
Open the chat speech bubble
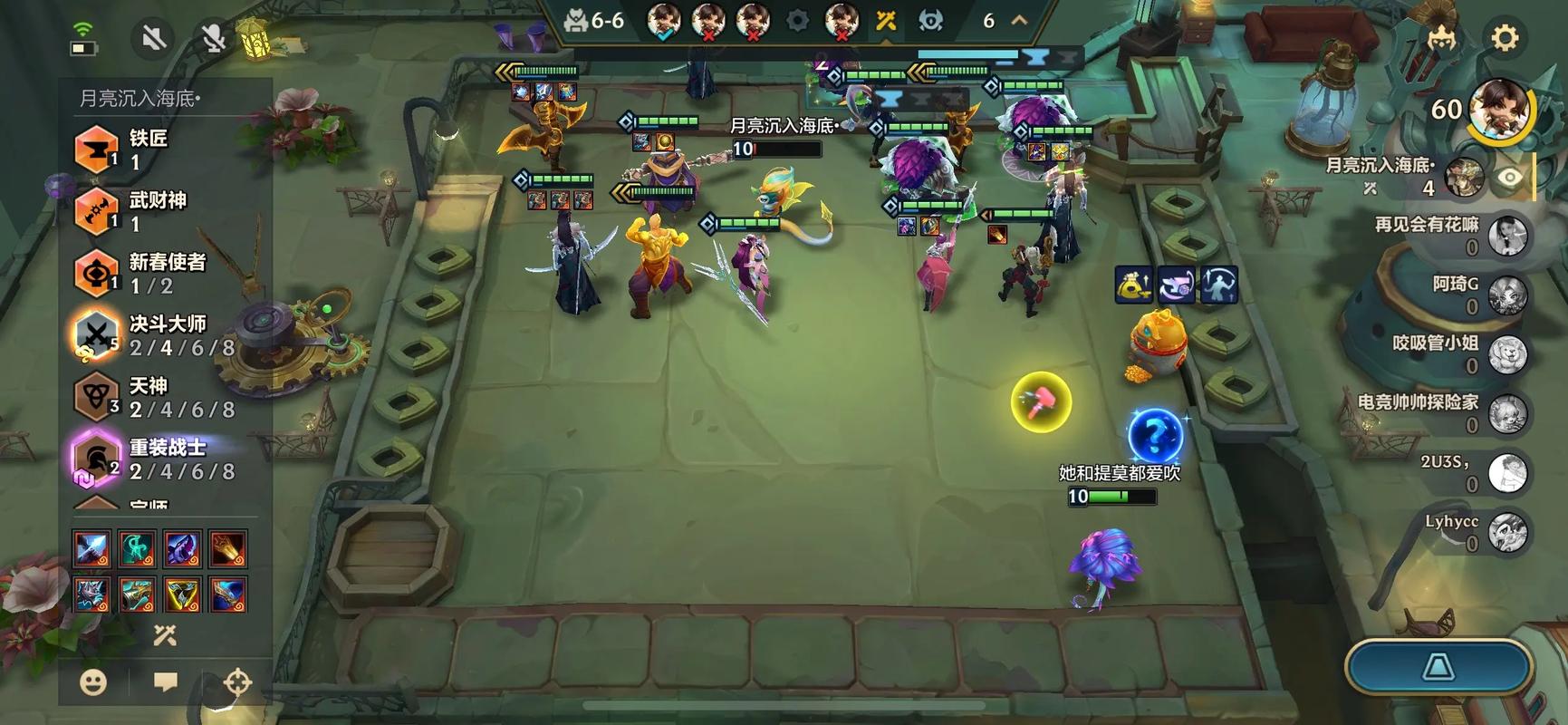pos(165,681)
